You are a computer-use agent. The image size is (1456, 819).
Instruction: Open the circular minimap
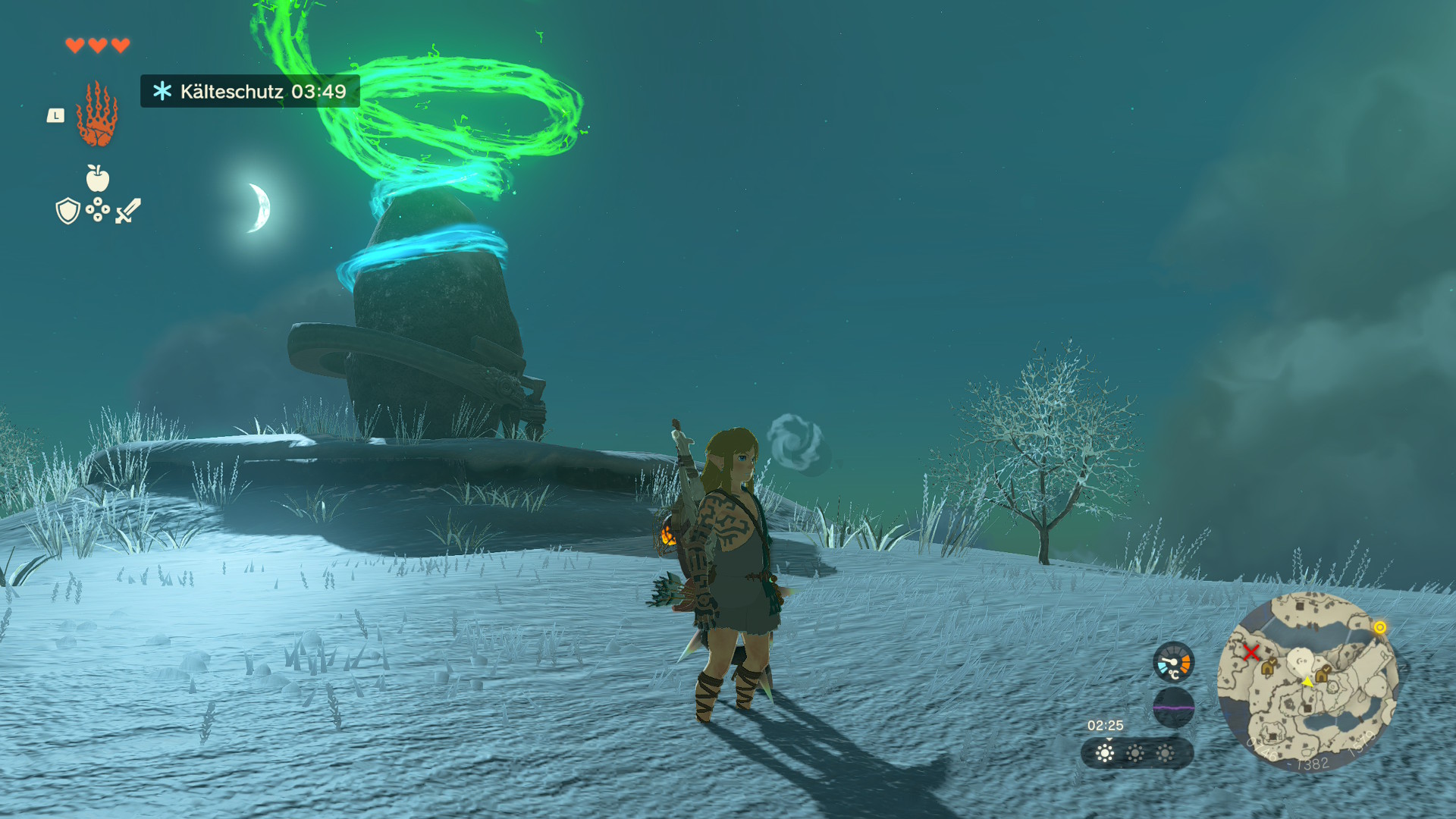coord(1307,681)
